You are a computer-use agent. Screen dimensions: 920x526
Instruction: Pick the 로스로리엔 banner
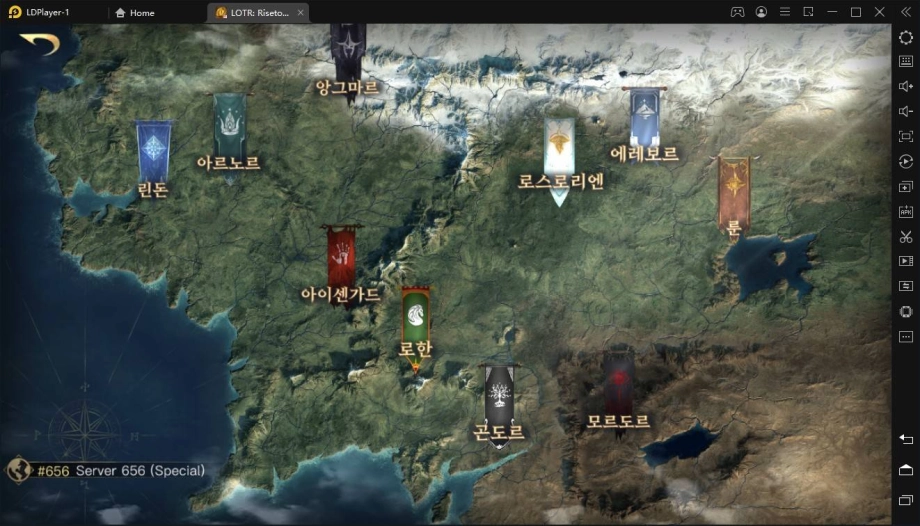coord(559,148)
